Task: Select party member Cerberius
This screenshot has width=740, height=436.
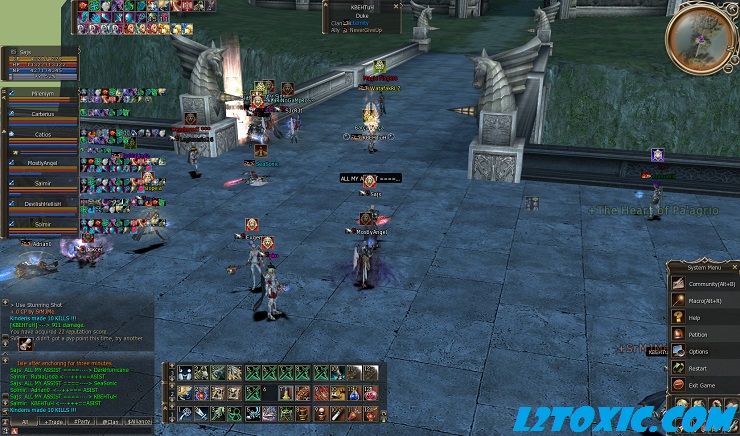Action: 42,115
